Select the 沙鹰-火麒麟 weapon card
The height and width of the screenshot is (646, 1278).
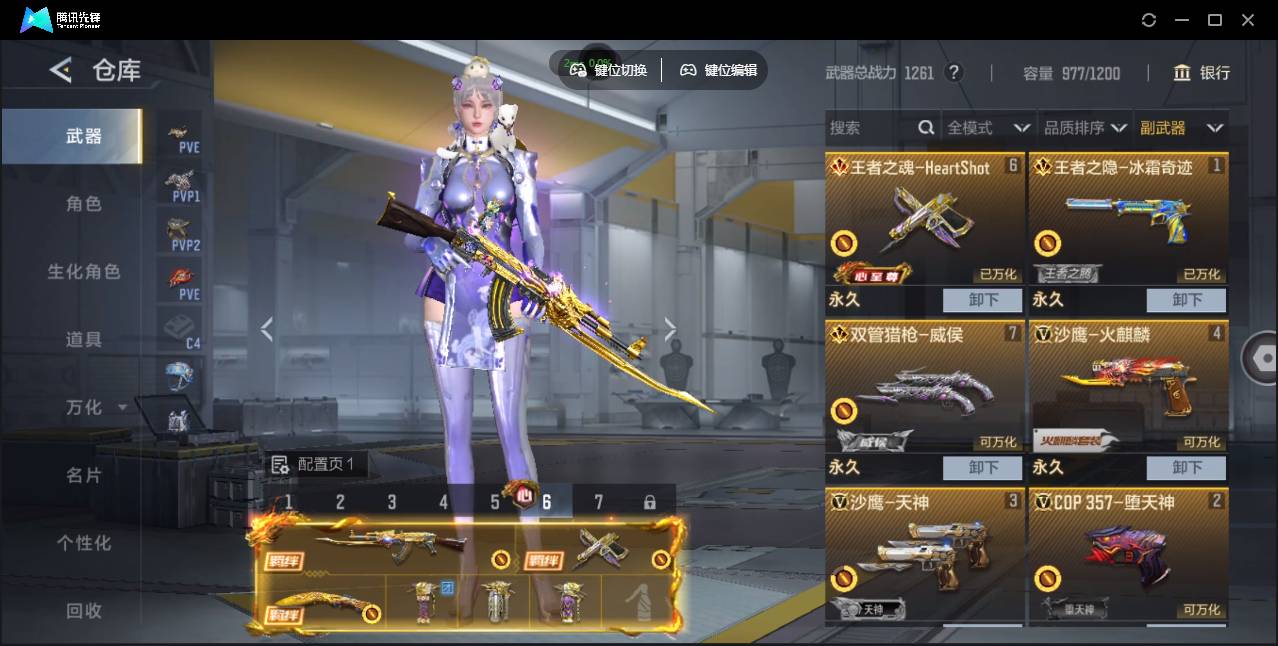point(1128,386)
